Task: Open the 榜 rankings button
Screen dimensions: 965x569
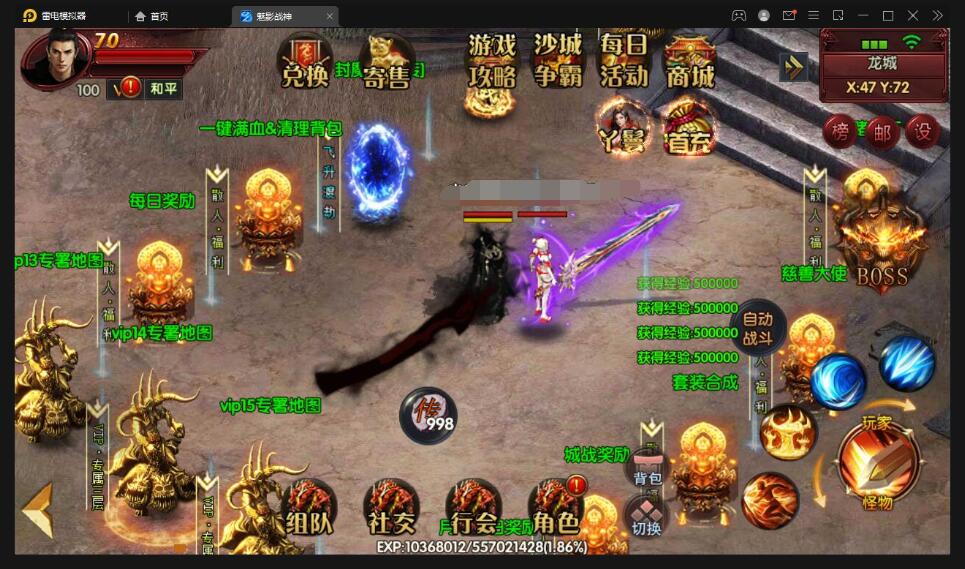Action: tap(840, 131)
